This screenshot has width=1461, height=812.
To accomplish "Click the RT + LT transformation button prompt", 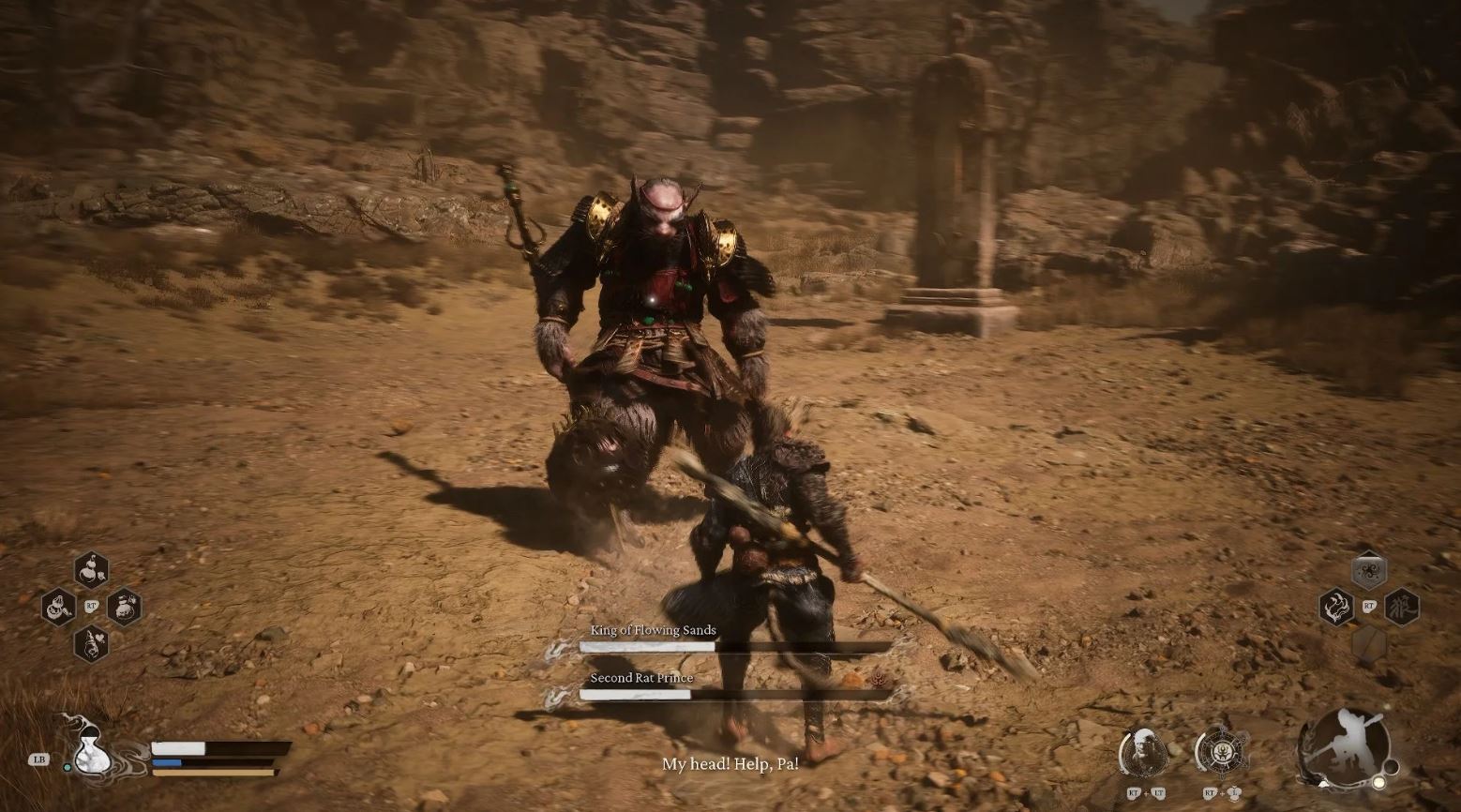I will click(x=1146, y=793).
